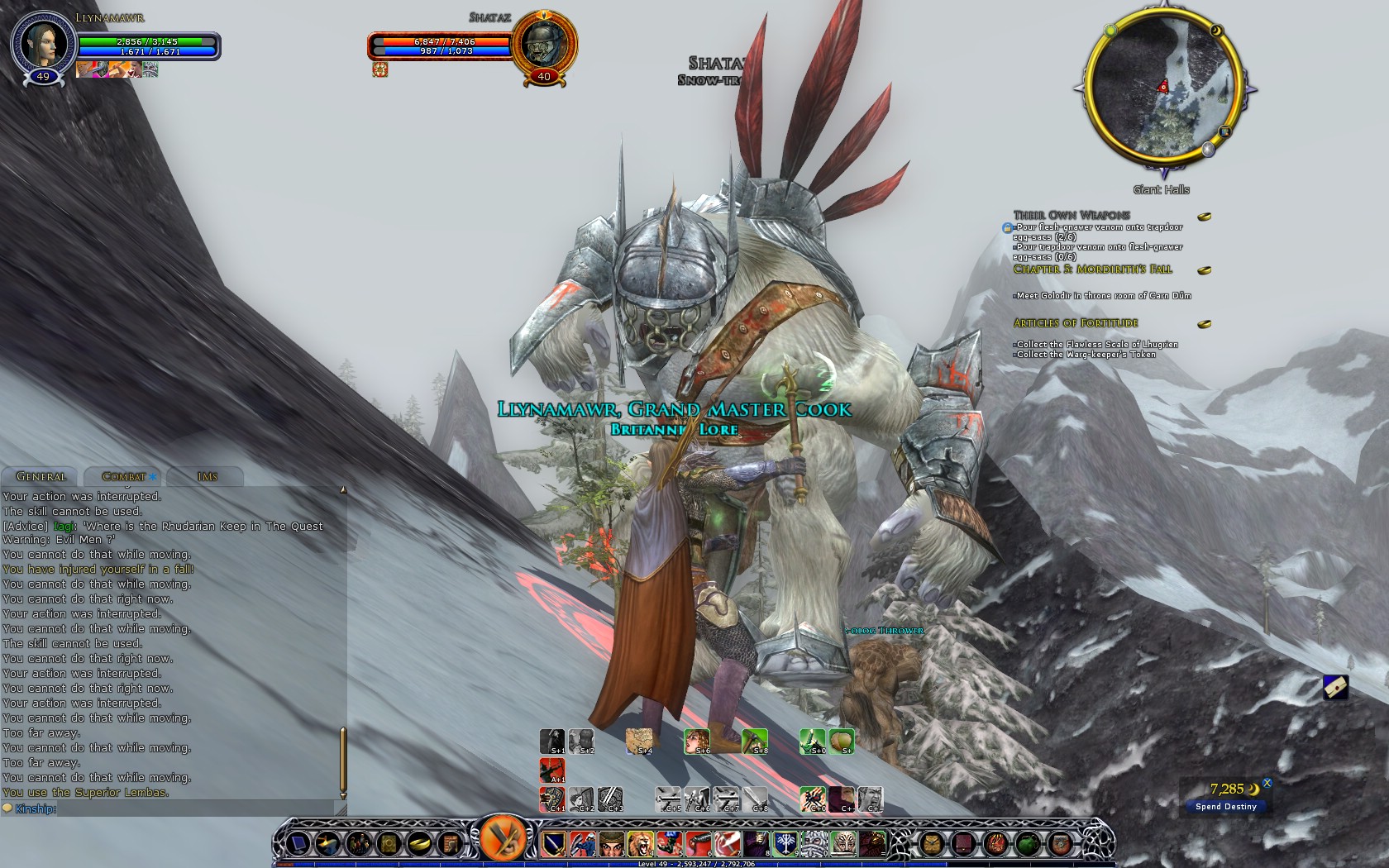Open Chapter 5: Mordirith's Fall quest entry
Image resolution: width=1389 pixels, height=868 pixels.
(x=1092, y=269)
